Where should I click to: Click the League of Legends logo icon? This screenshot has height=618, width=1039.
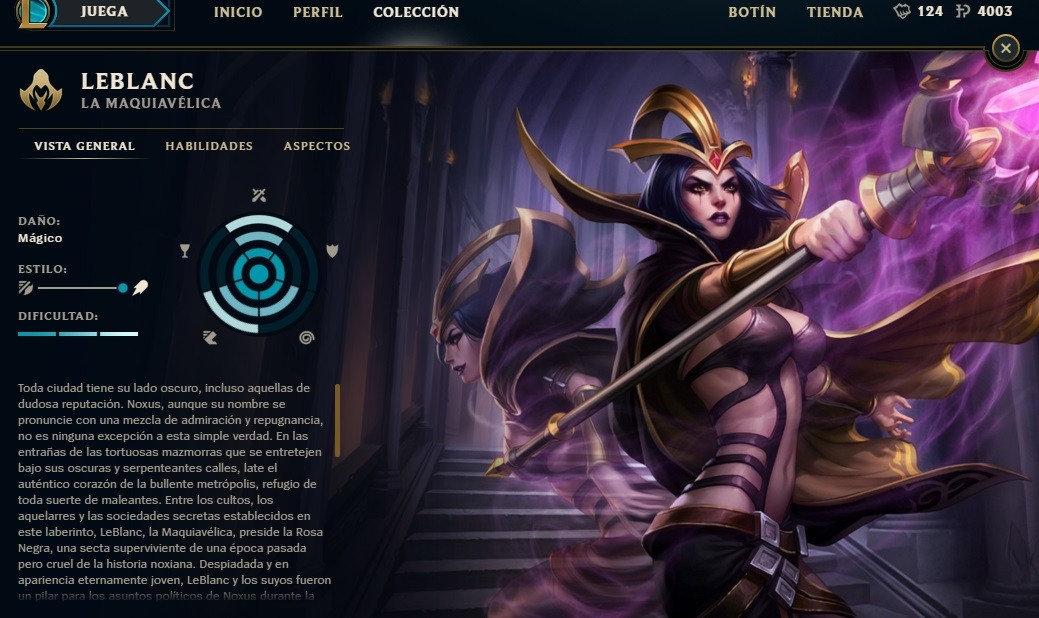(x=35, y=13)
